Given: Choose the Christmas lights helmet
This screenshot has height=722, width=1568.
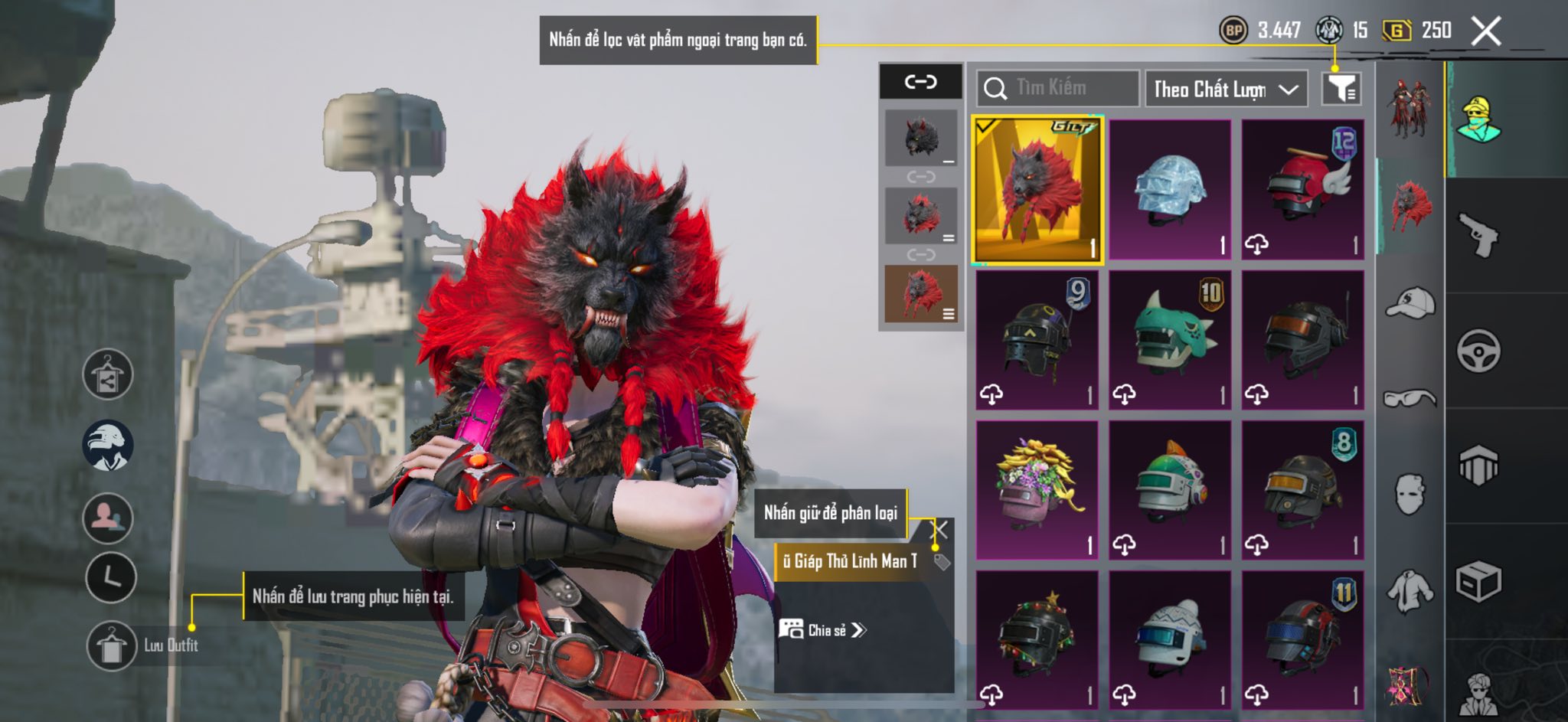Looking at the screenshot, I should pyautogui.click(x=1037, y=640).
